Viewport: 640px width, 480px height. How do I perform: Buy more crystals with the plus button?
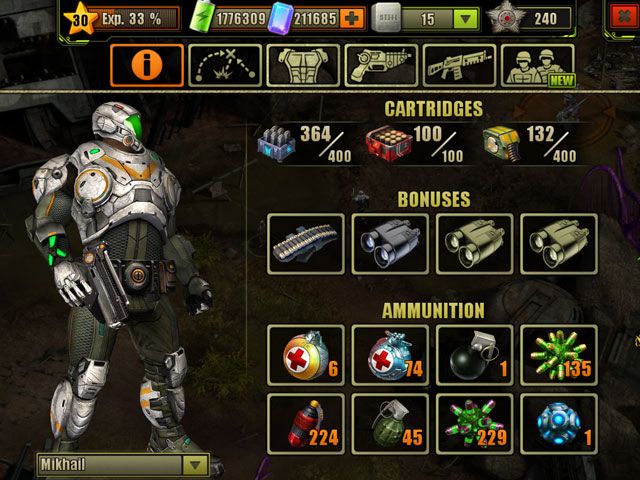pyautogui.click(x=350, y=18)
